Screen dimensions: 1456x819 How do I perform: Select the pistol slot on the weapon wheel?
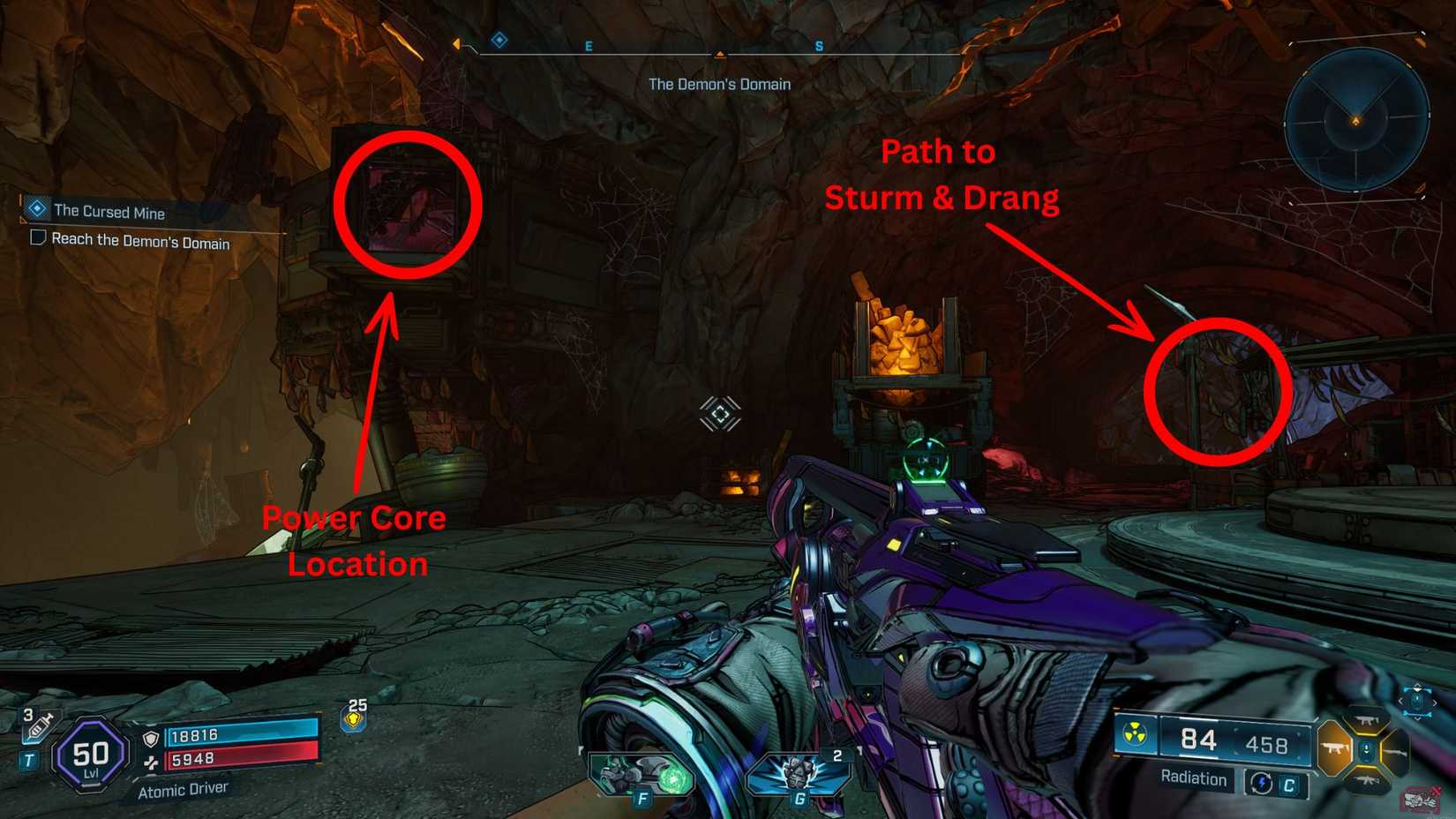pyautogui.click(x=1367, y=720)
